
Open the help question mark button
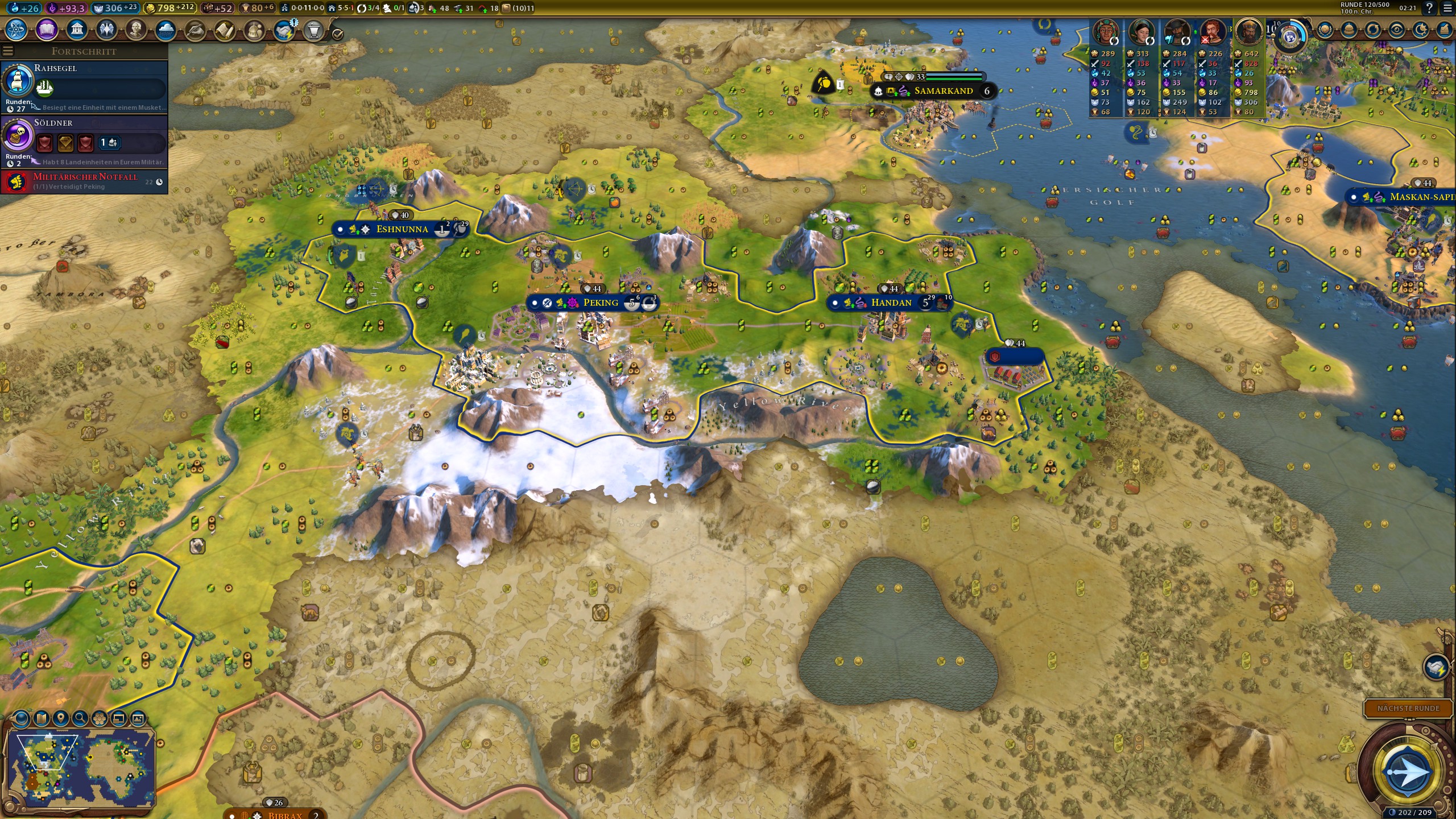(1429, 8)
